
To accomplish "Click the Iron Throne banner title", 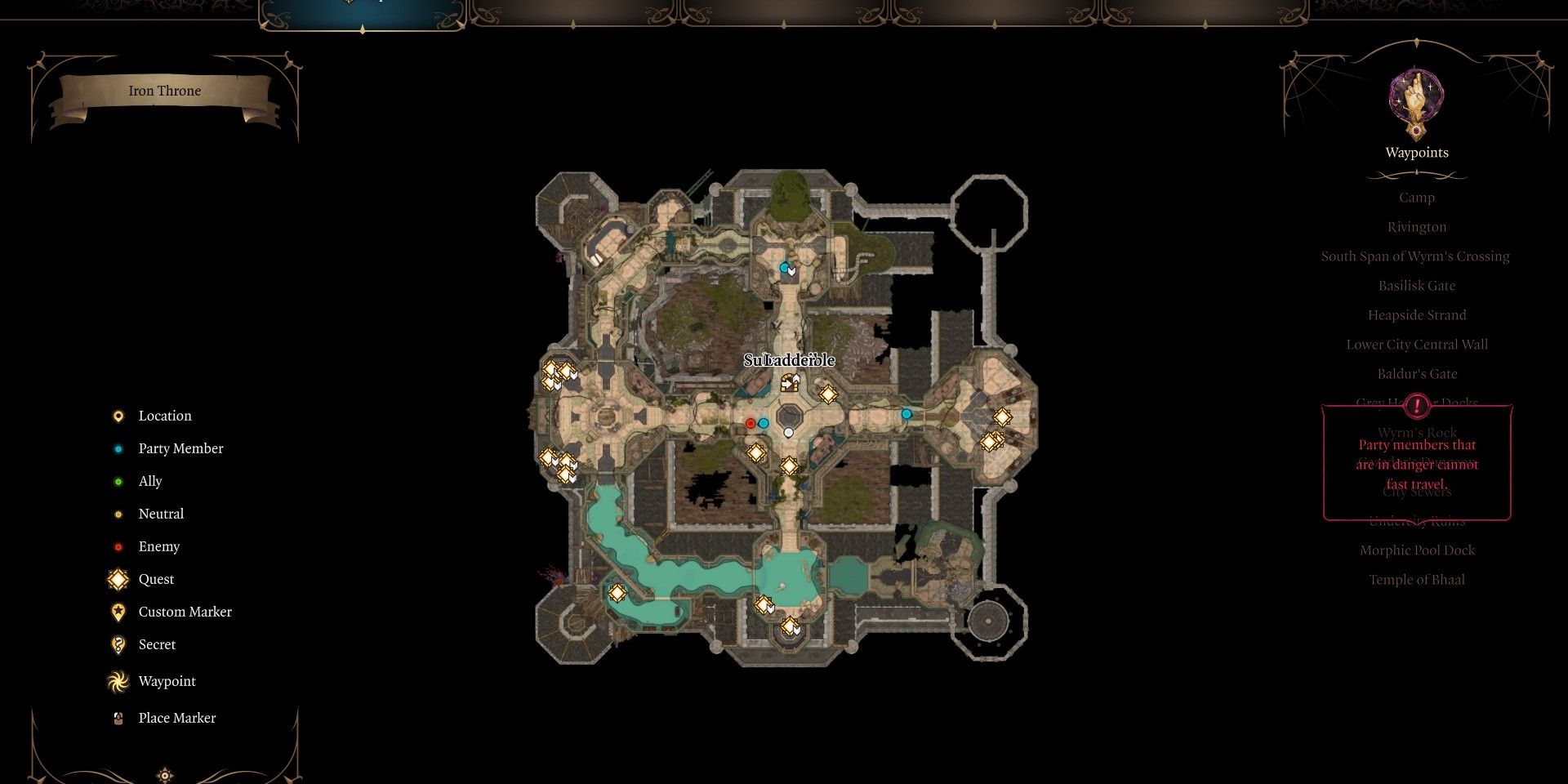I will tap(163, 91).
